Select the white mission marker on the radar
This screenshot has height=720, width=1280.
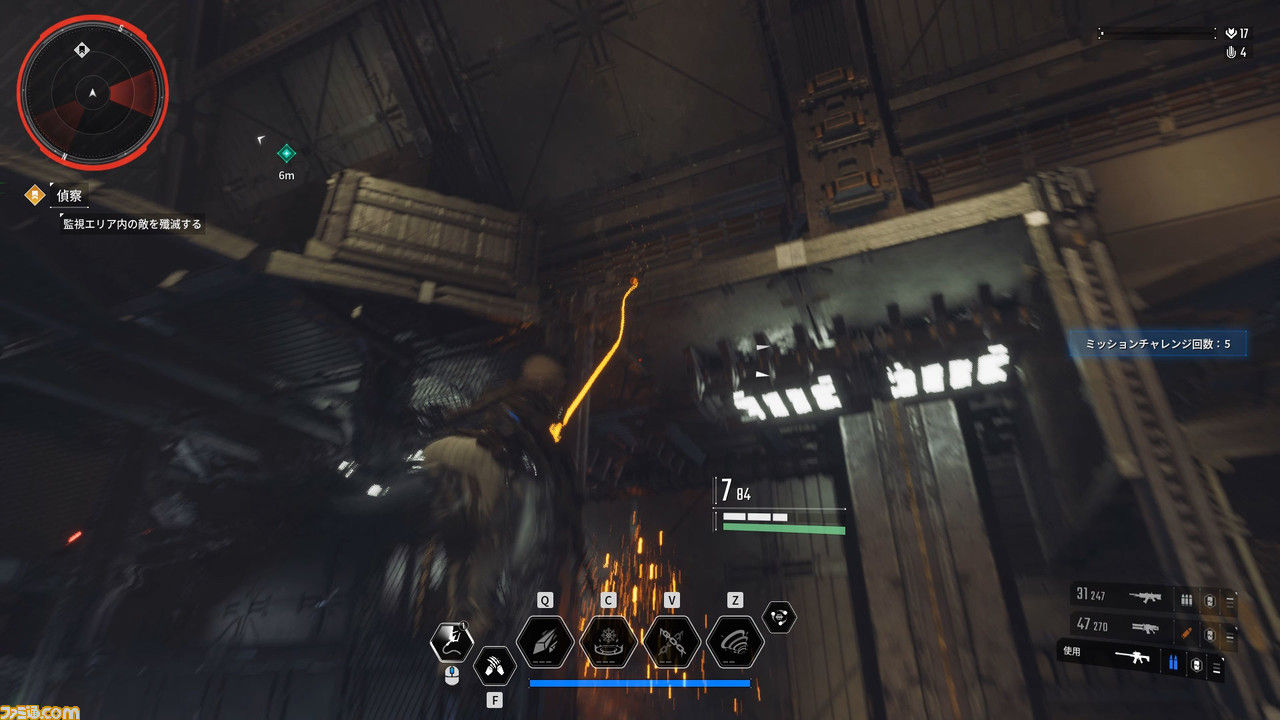coord(80,48)
